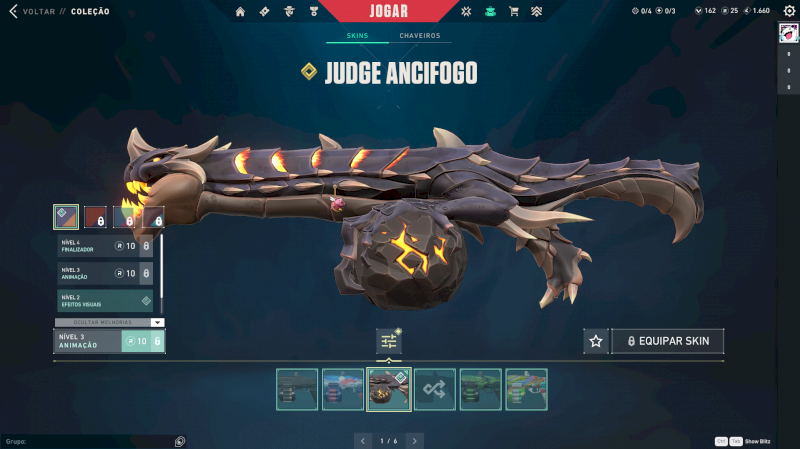Open the home icon in top navigation
Screen dimensions: 800x449
tap(240, 12)
